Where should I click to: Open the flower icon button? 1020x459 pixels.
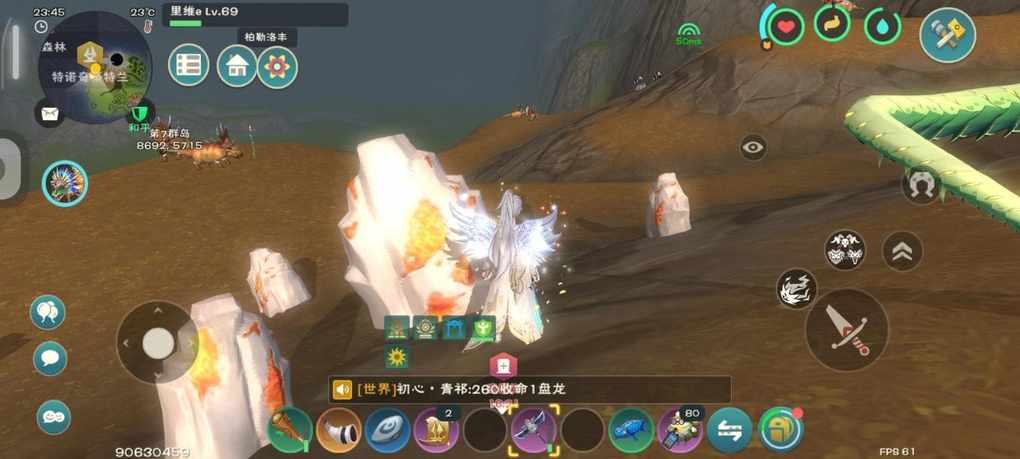(x=277, y=66)
